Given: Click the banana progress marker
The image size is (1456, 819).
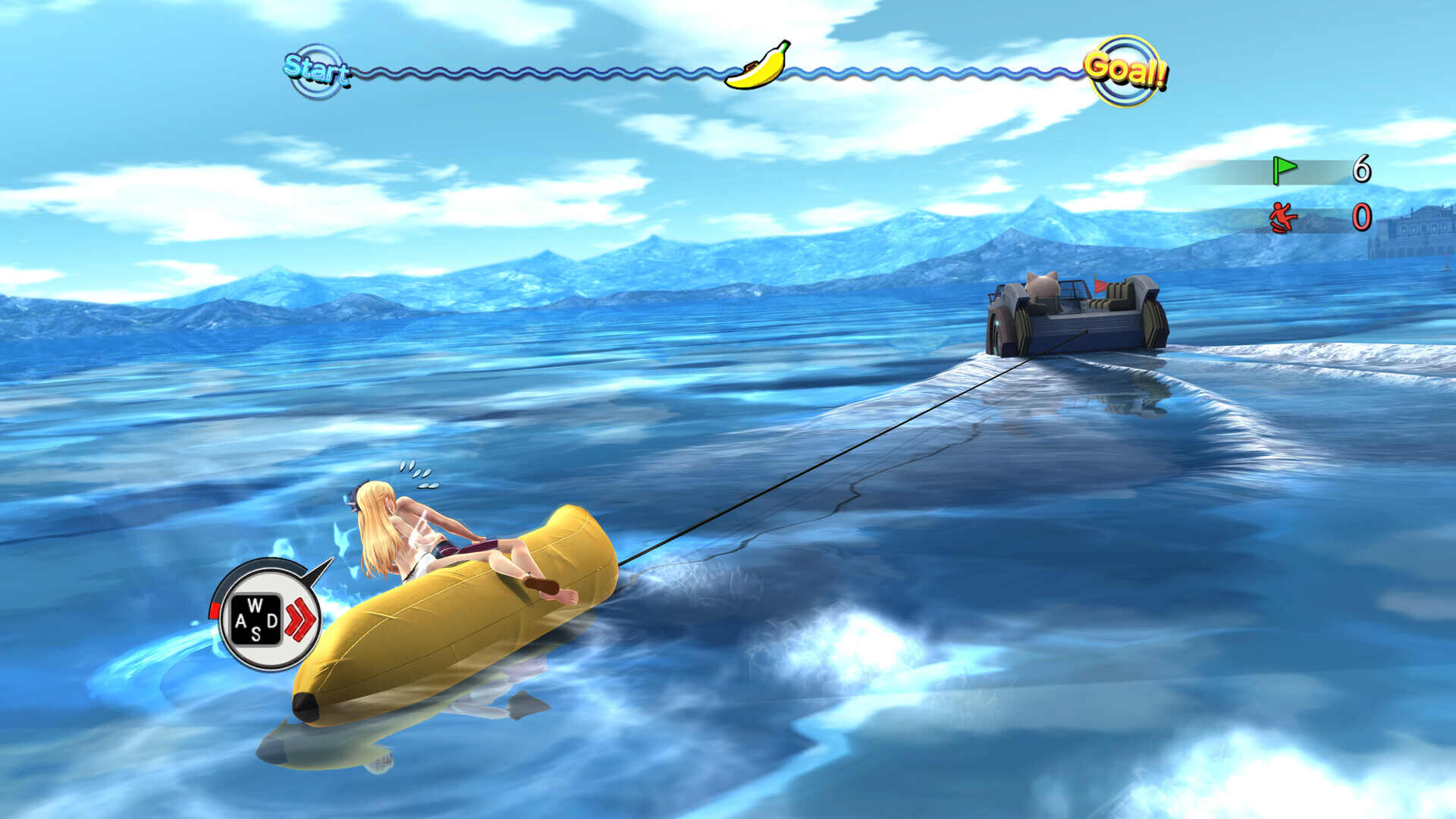Looking at the screenshot, I should 757,66.
